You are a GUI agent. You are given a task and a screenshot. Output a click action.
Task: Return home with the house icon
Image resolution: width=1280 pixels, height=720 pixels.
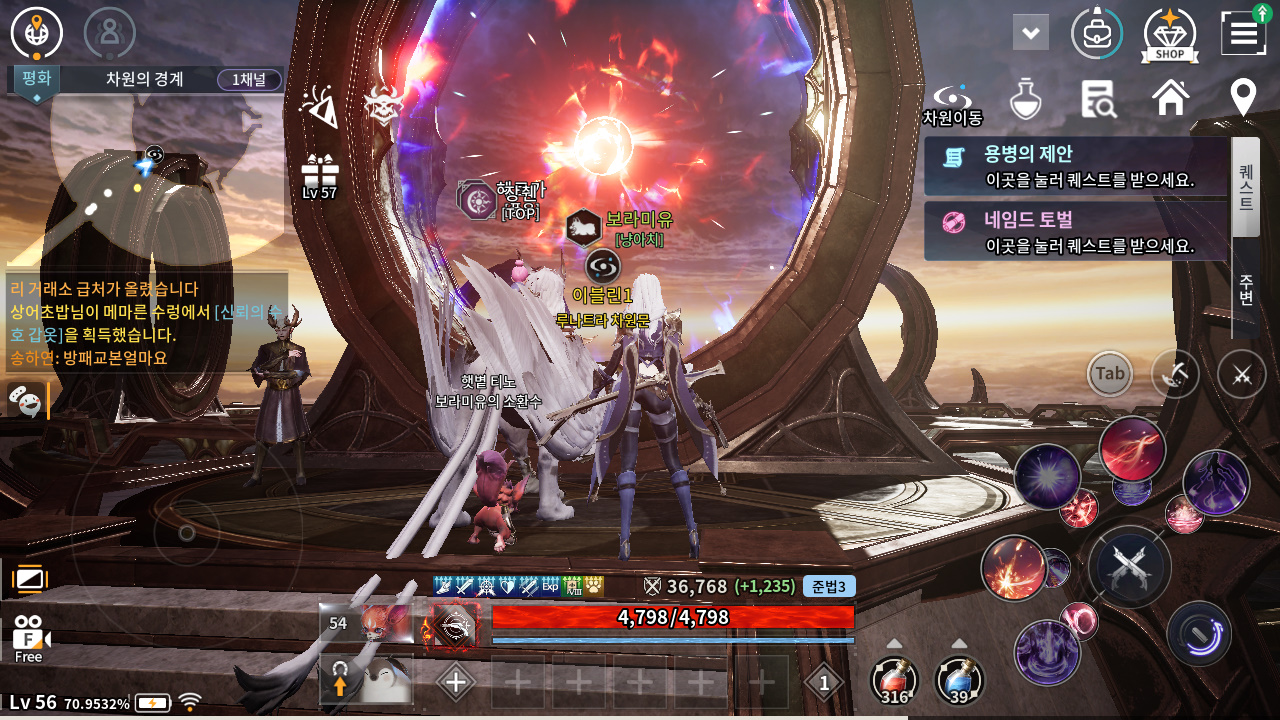(x=1171, y=98)
